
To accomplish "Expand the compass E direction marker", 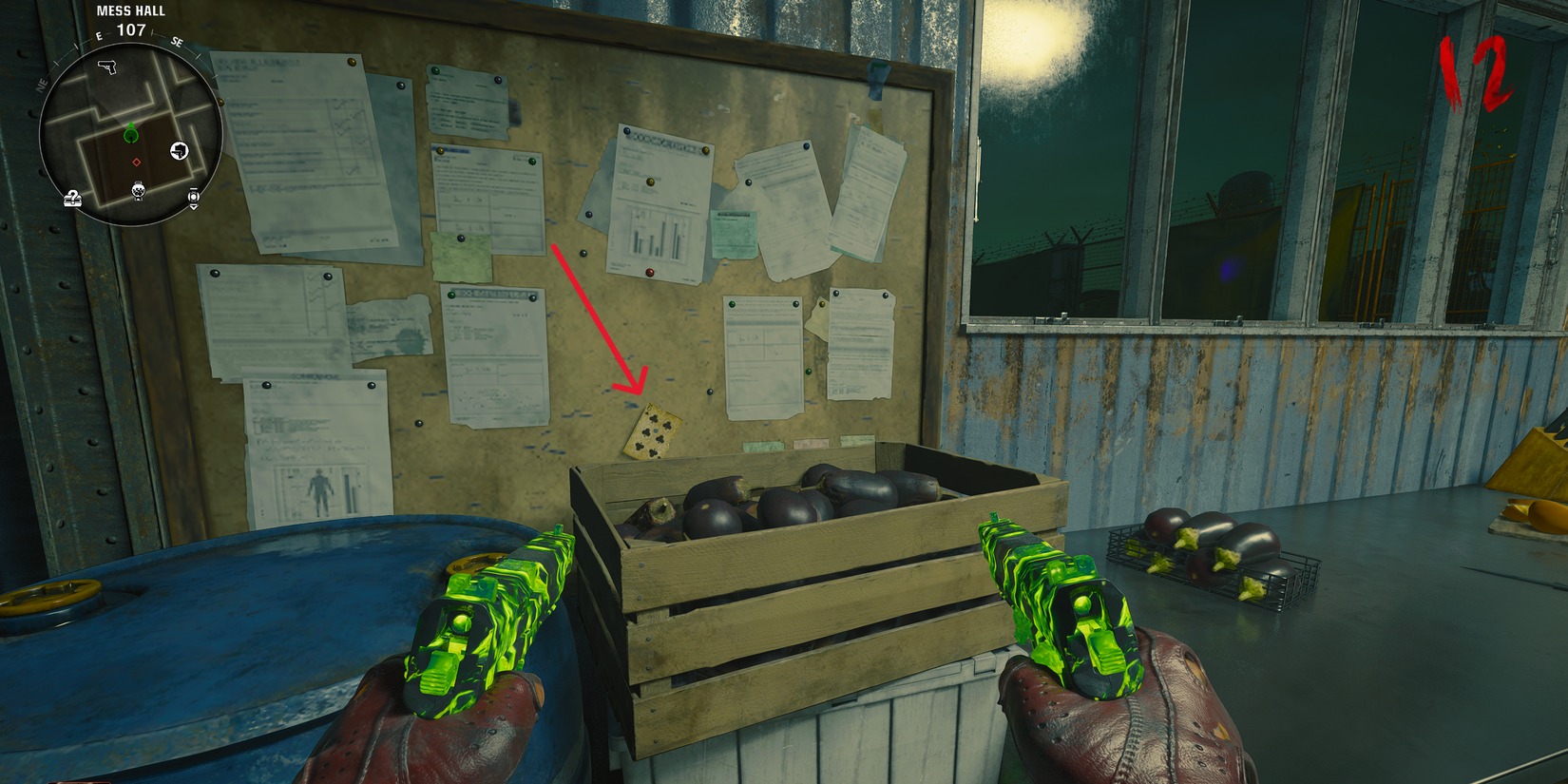I will click(x=98, y=34).
